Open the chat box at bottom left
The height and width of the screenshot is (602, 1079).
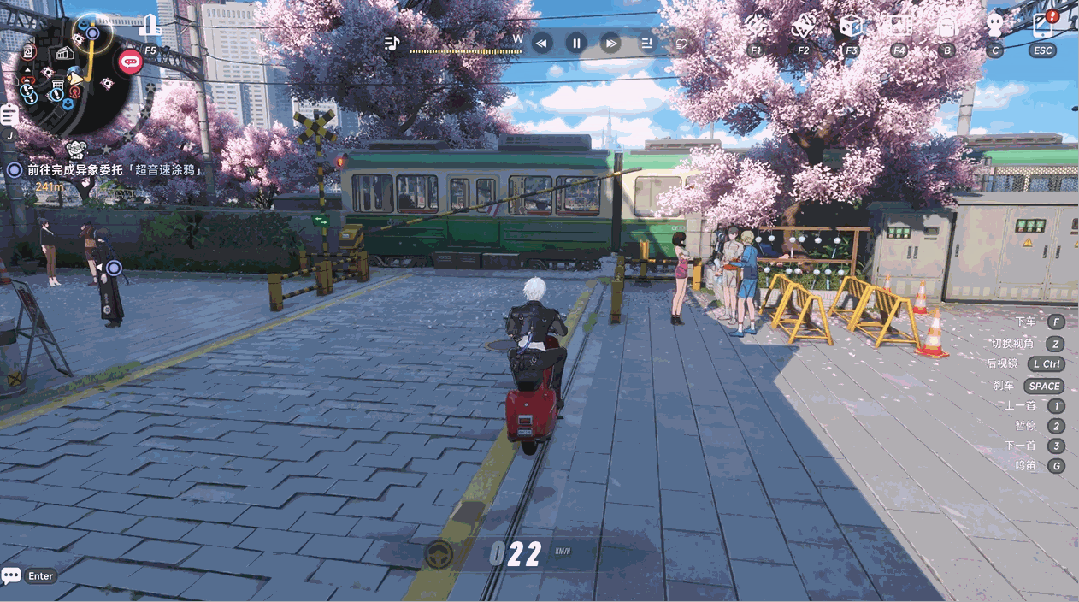click(28, 576)
